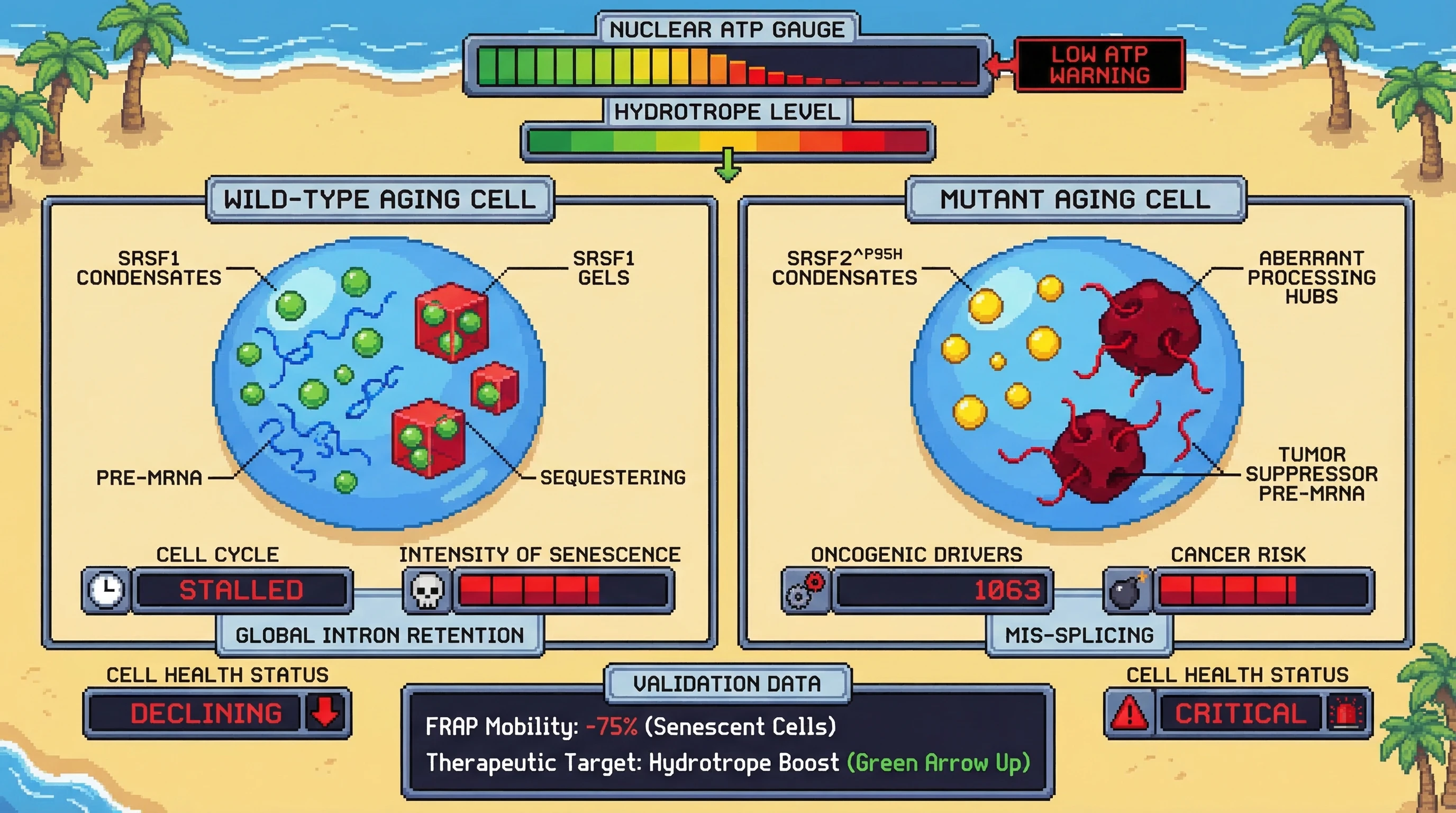Screen dimensions: 1456x813
Task: Click the green Hydrotrope Level arrow marker
Action: 728,165
